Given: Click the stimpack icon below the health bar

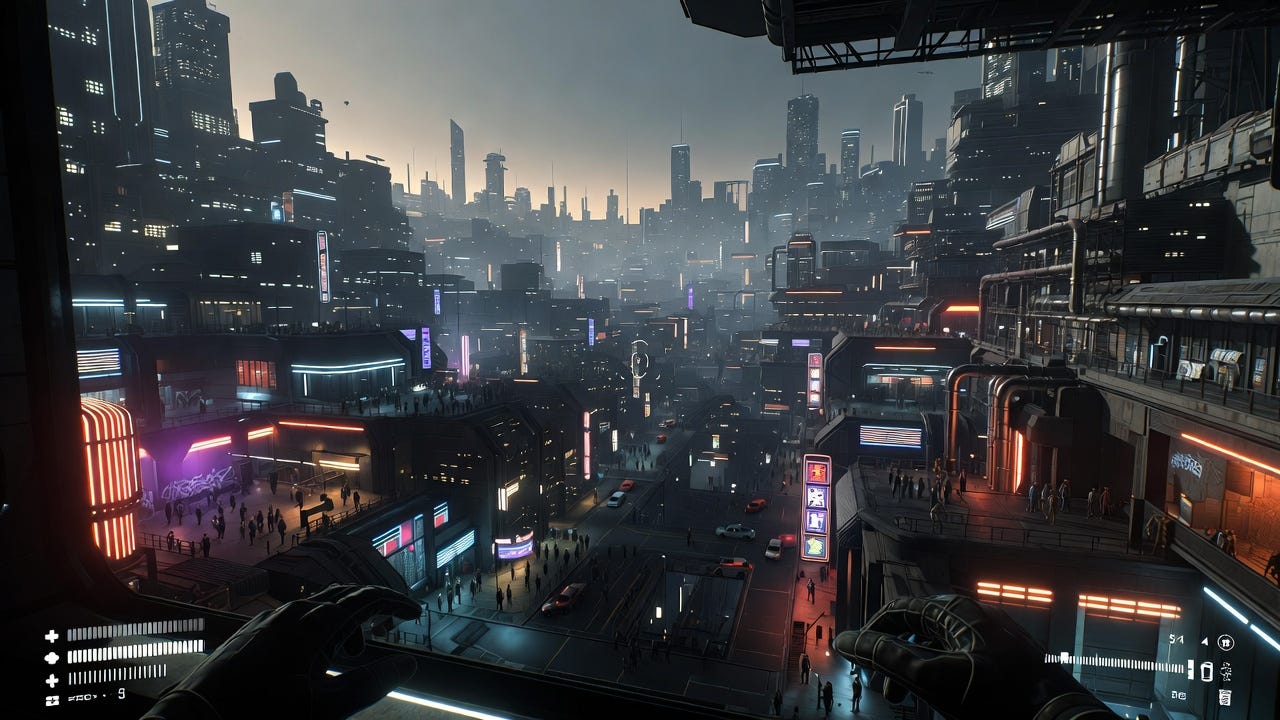Looking at the screenshot, I should 51,657.
